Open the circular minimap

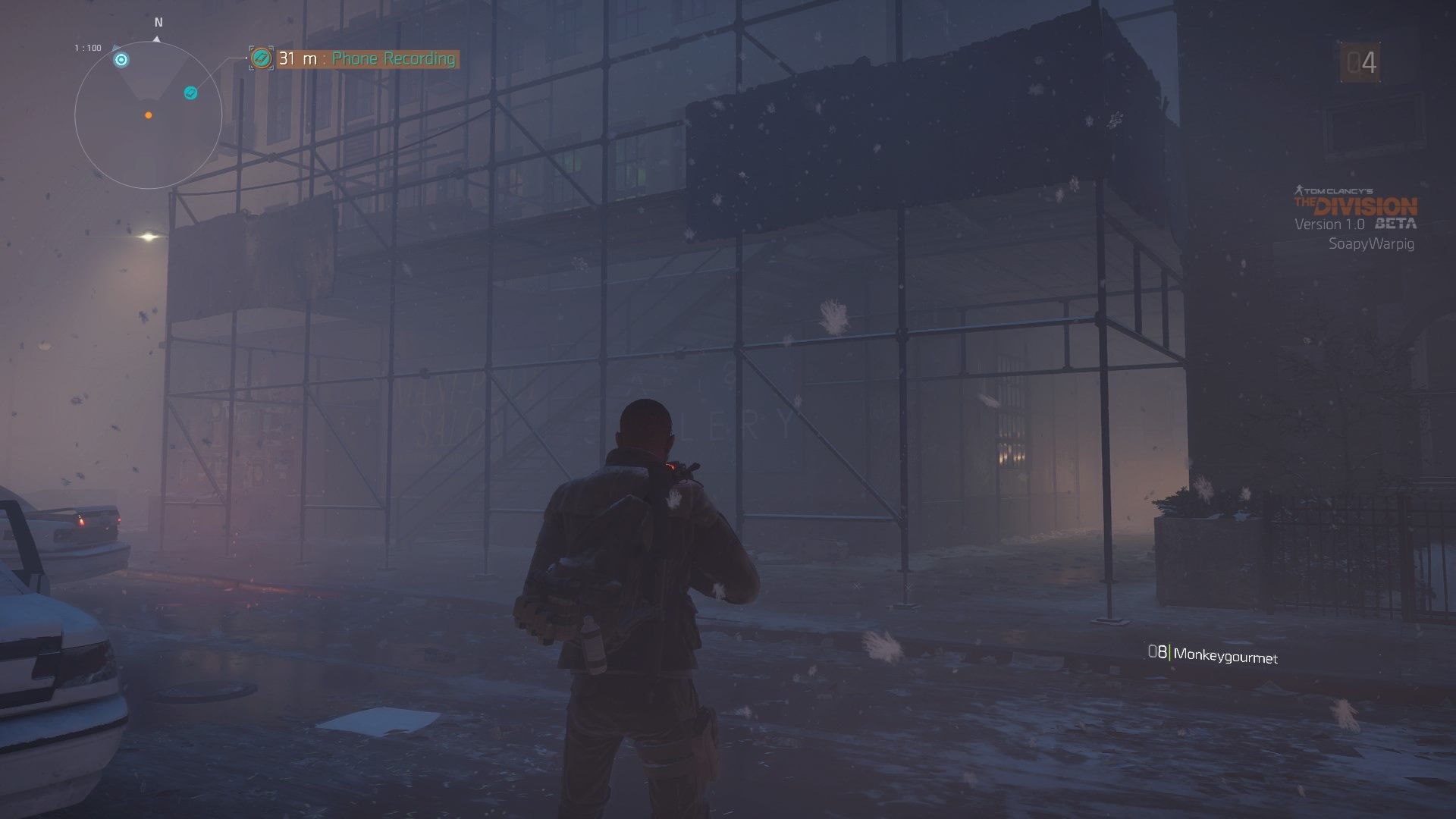(149, 115)
